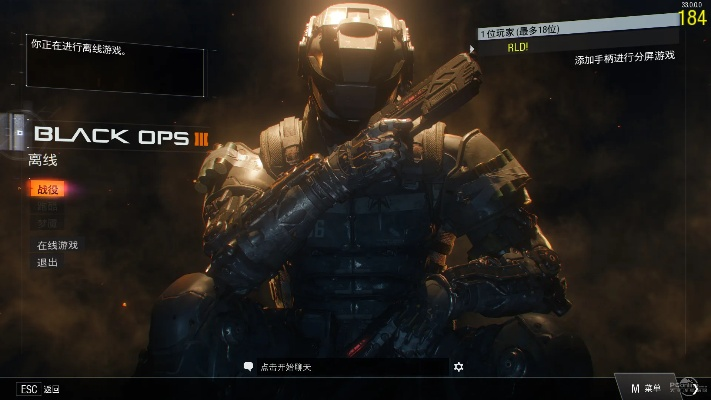711x400 pixels.
Task: Select the highlighted 战役 campaign entry
Action: click(48, 189)
